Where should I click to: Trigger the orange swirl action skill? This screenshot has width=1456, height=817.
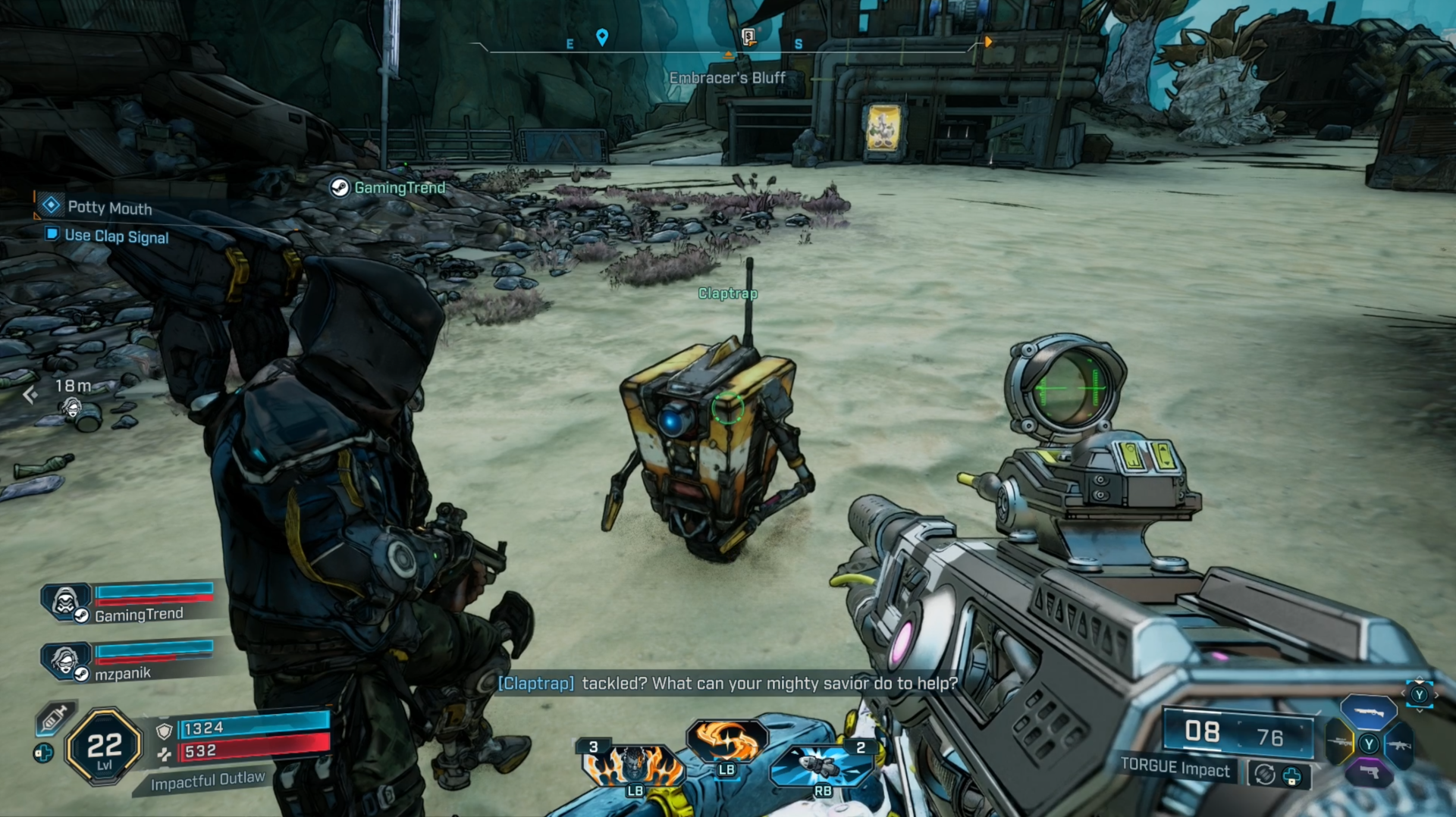coord(726,741)
